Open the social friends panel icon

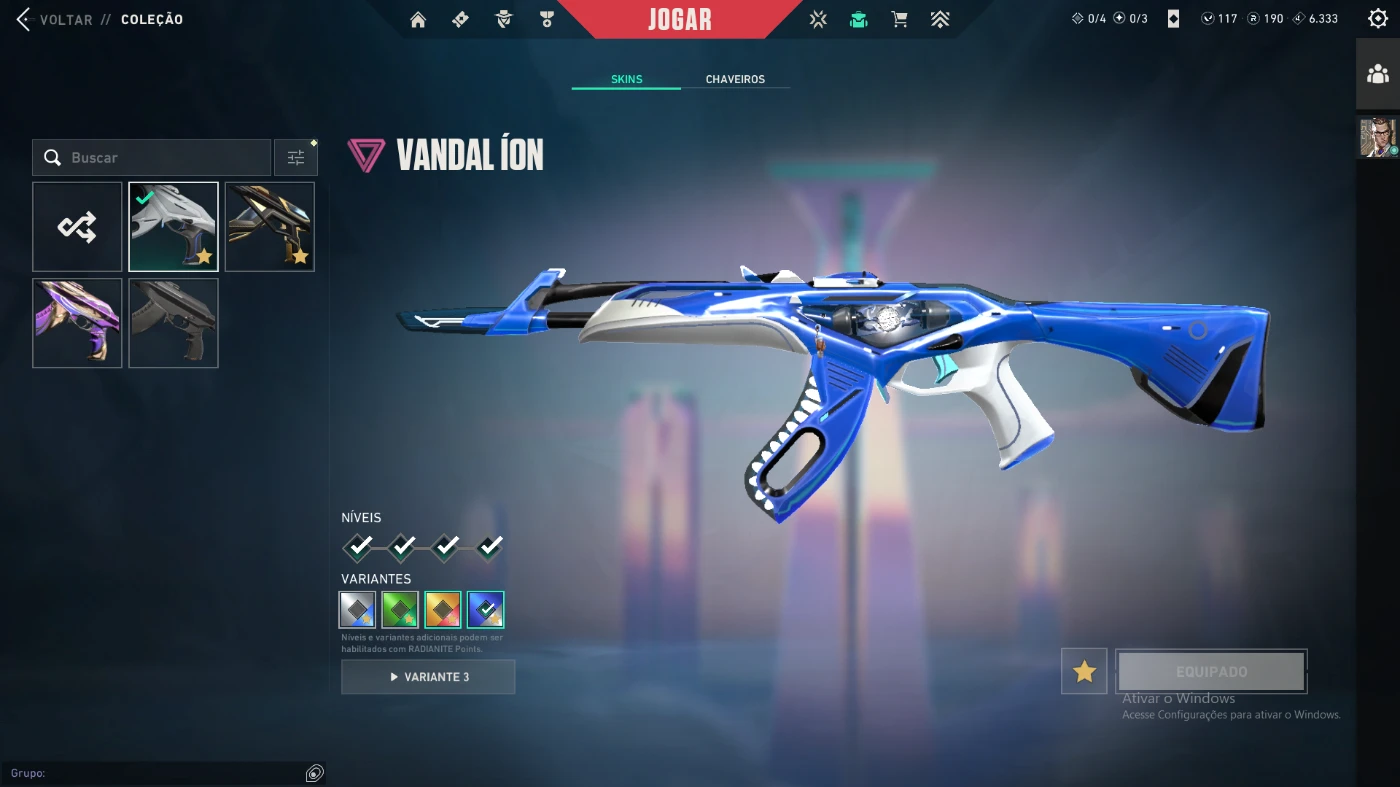pos(1377,74)
